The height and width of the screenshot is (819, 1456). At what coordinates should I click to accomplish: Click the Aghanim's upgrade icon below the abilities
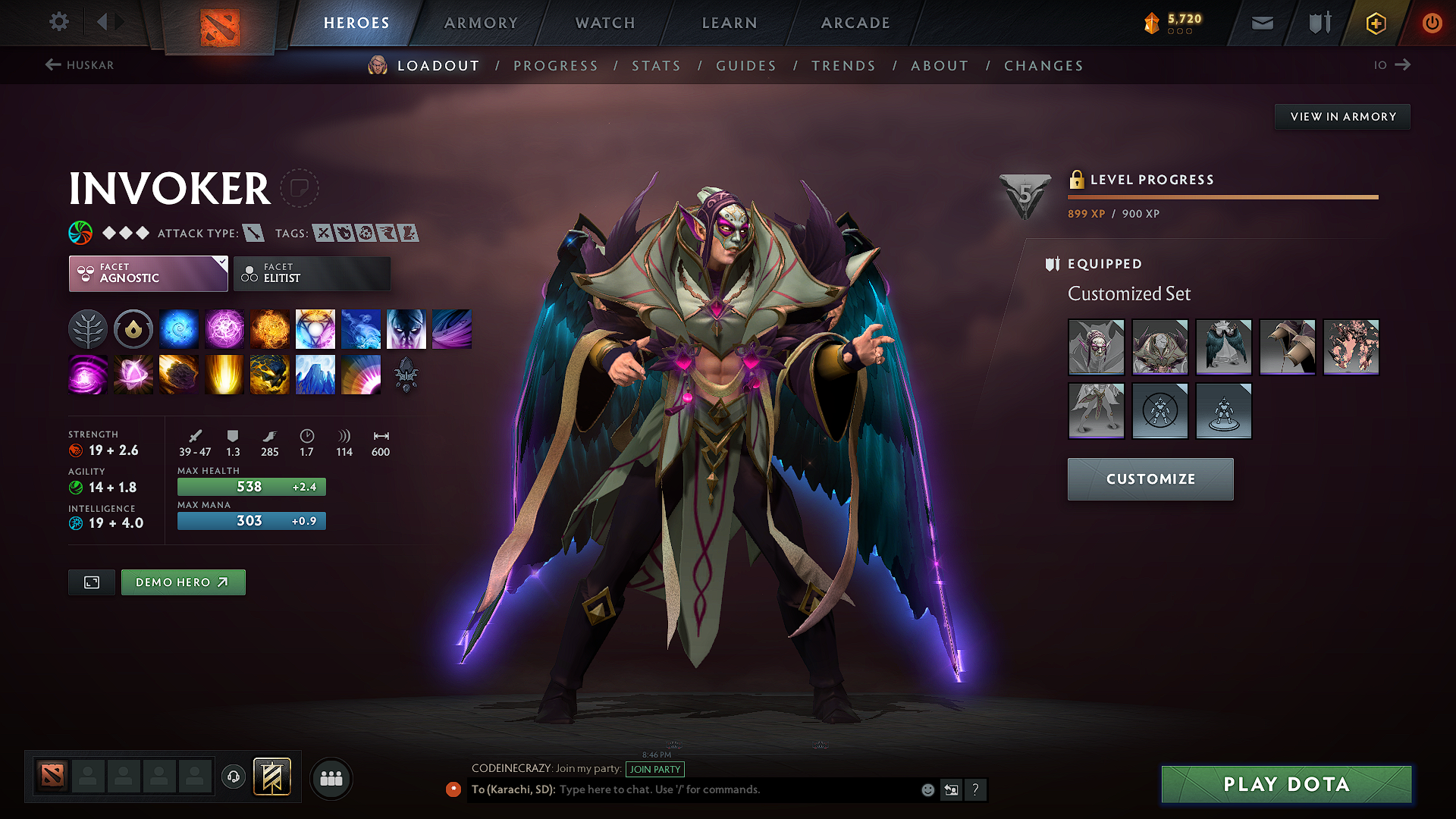point(406,374)
